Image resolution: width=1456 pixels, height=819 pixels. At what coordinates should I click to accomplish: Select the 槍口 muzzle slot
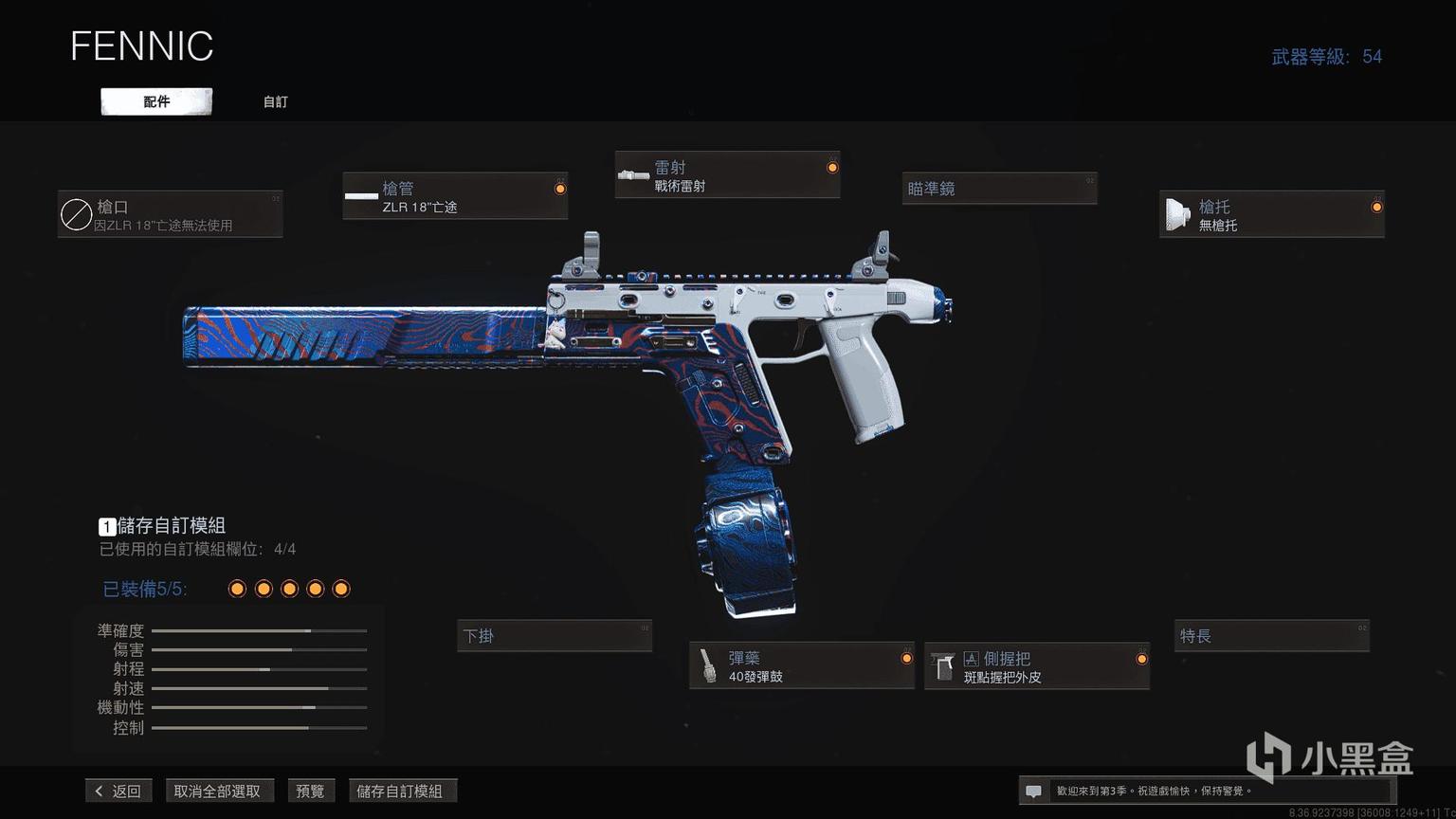pos(170,214)
